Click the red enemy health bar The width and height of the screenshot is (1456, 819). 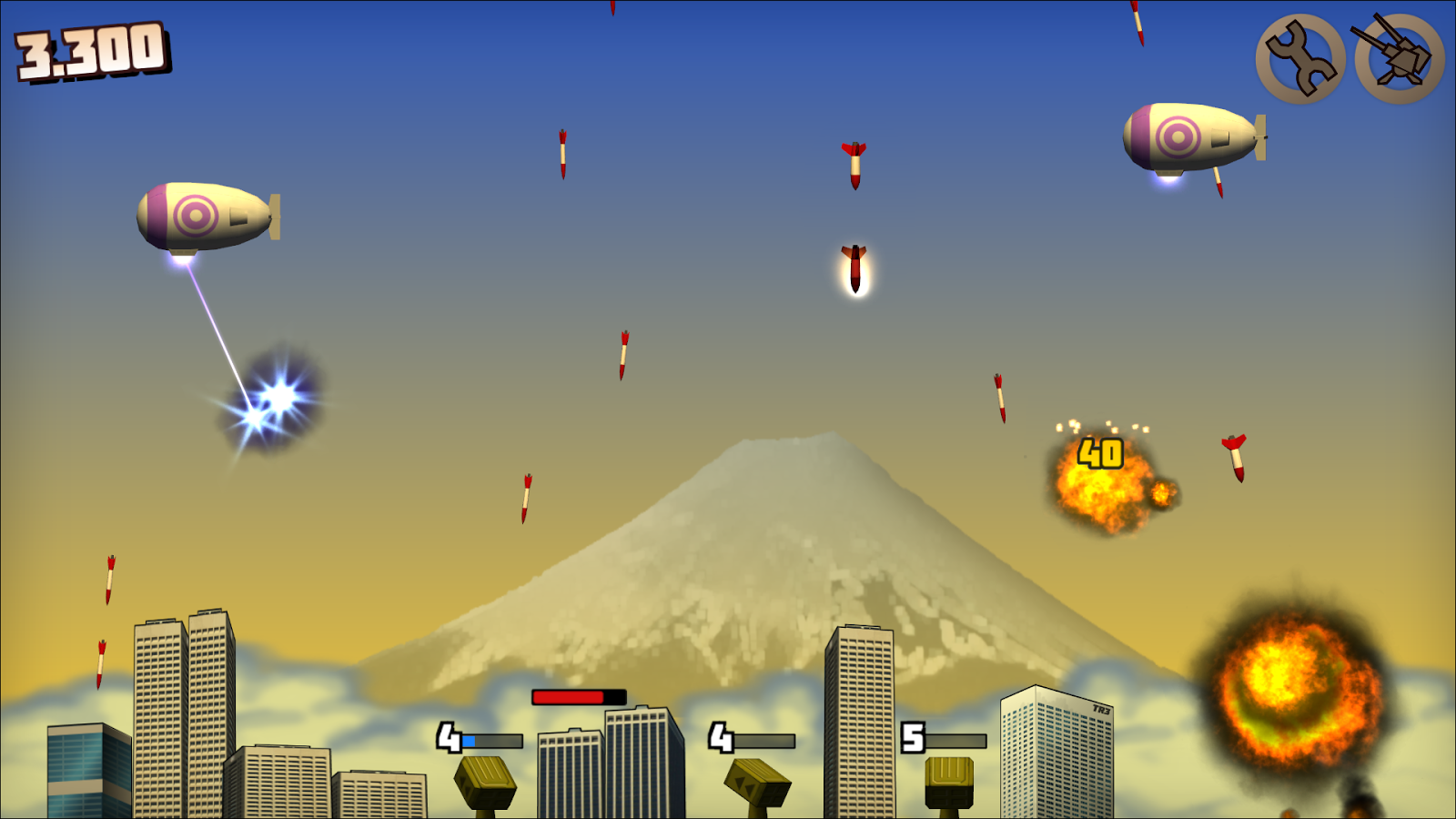tap(566, 695)
